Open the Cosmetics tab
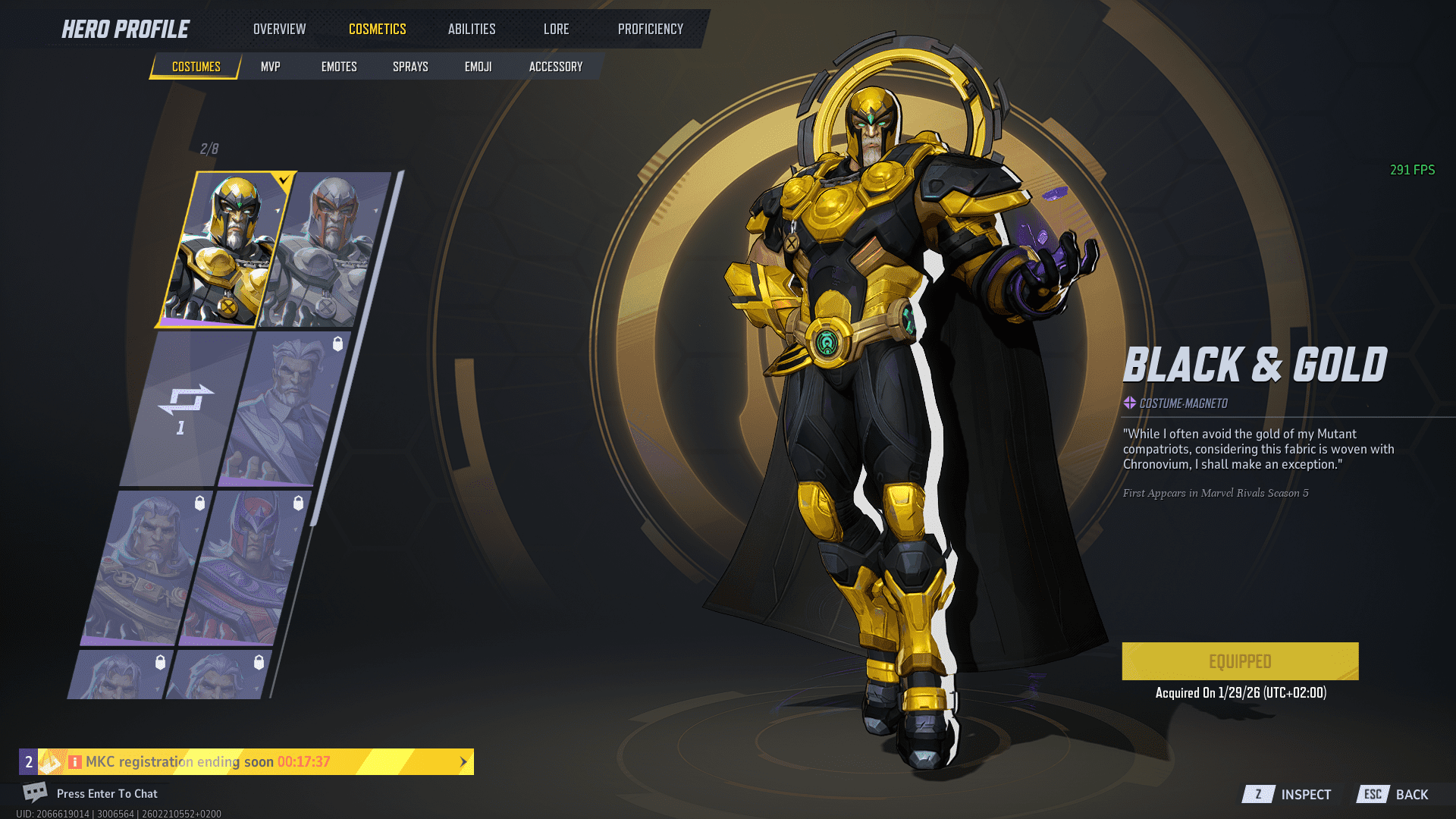This screenshot has height=819, width=1456. click(x=377, y=29)
